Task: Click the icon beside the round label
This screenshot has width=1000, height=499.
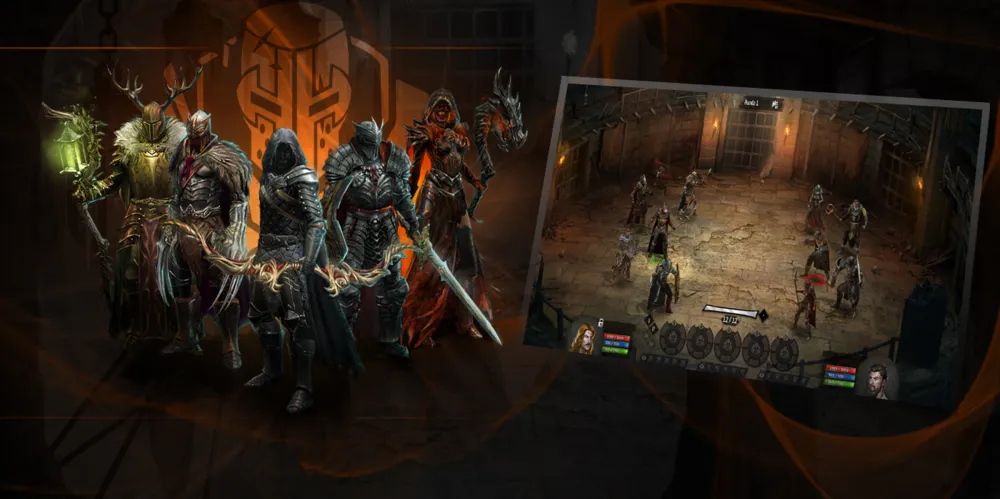Action: (776, 105)
